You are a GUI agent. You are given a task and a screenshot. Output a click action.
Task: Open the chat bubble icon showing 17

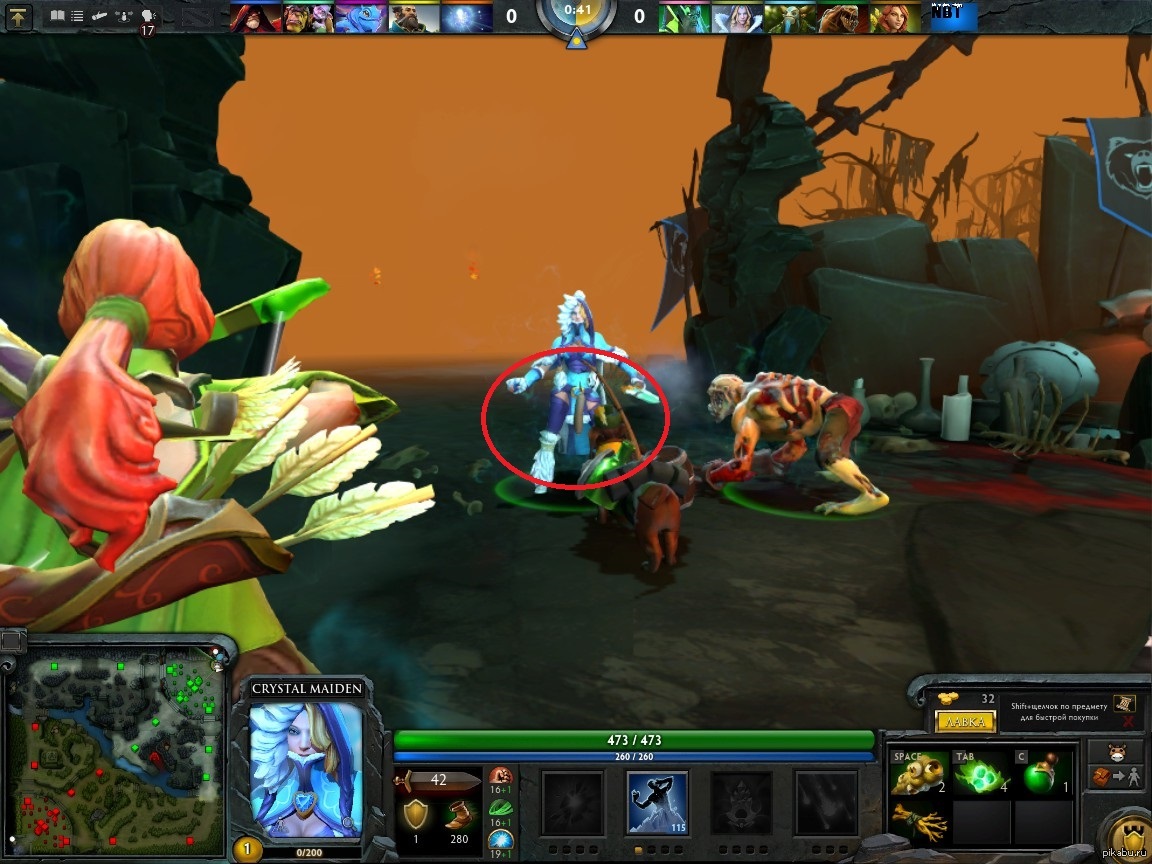(148, 17)
